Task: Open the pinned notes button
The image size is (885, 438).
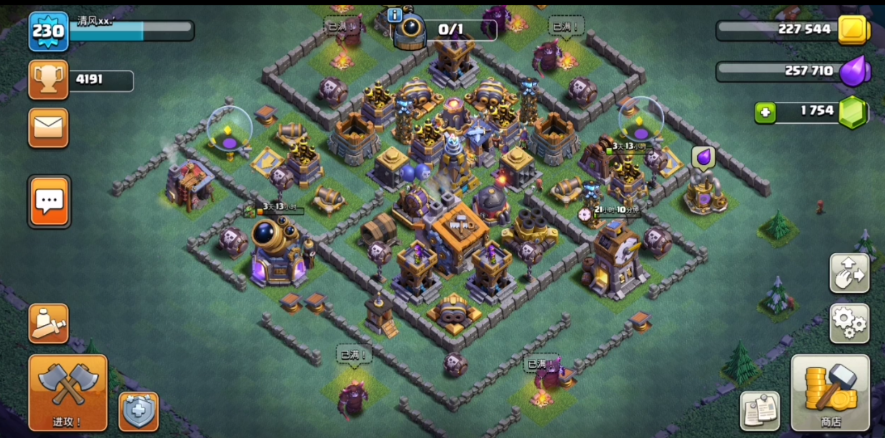Action: click(760, 410)
